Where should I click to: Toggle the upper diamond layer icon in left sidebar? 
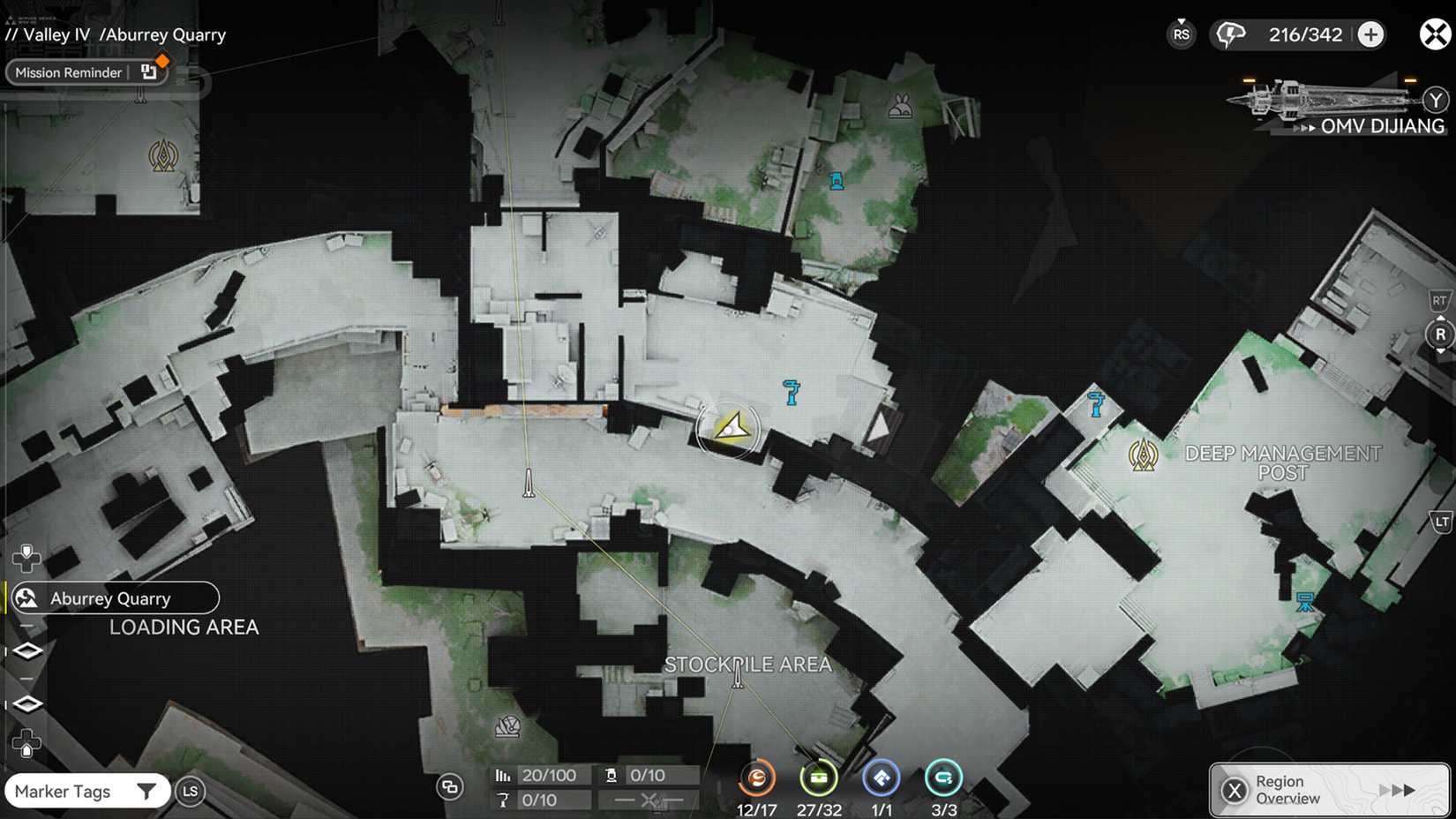pyautogui.click(x=27, y=650)
